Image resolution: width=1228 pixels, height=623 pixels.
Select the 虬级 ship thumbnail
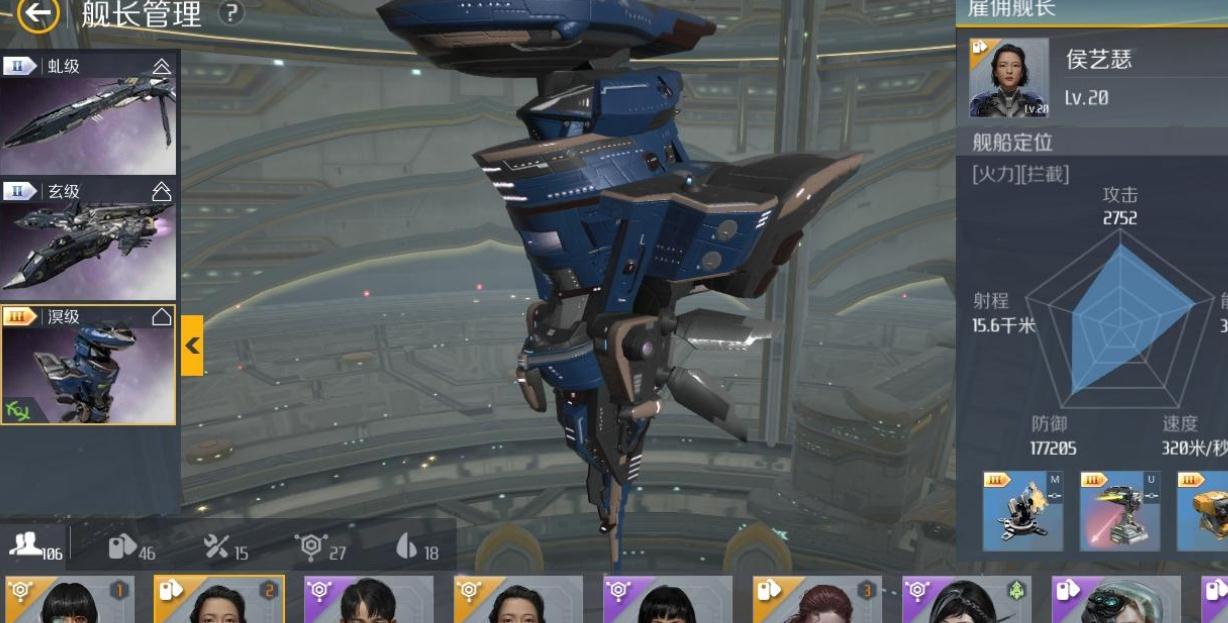pos(88,114)
